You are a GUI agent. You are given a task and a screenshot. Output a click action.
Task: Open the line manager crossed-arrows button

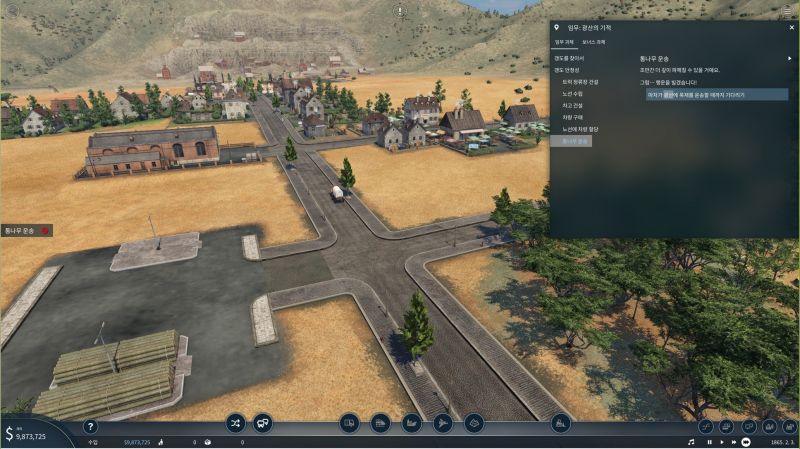tap(235, 423)
